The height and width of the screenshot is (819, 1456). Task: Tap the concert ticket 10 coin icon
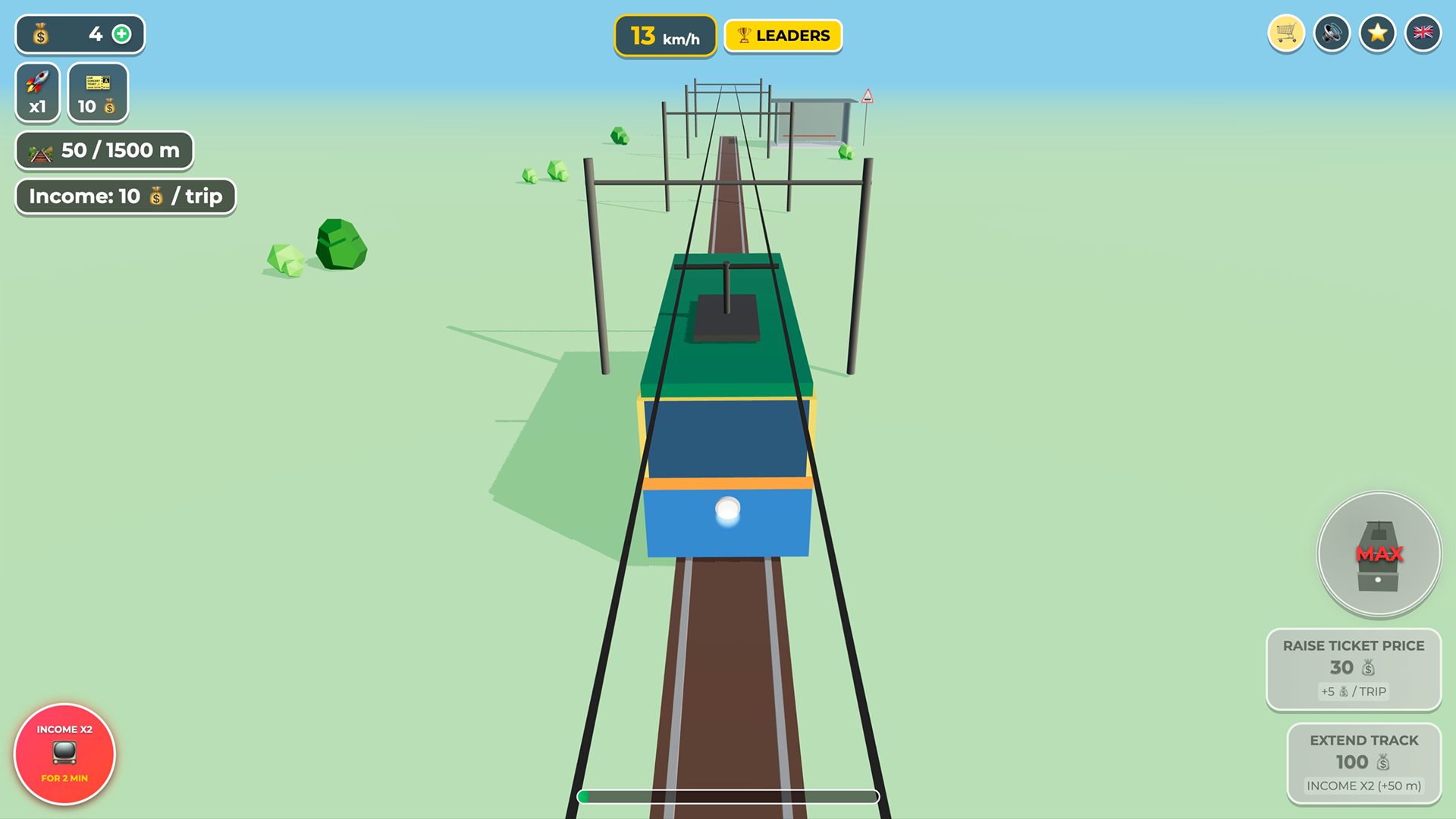point(97,92)
